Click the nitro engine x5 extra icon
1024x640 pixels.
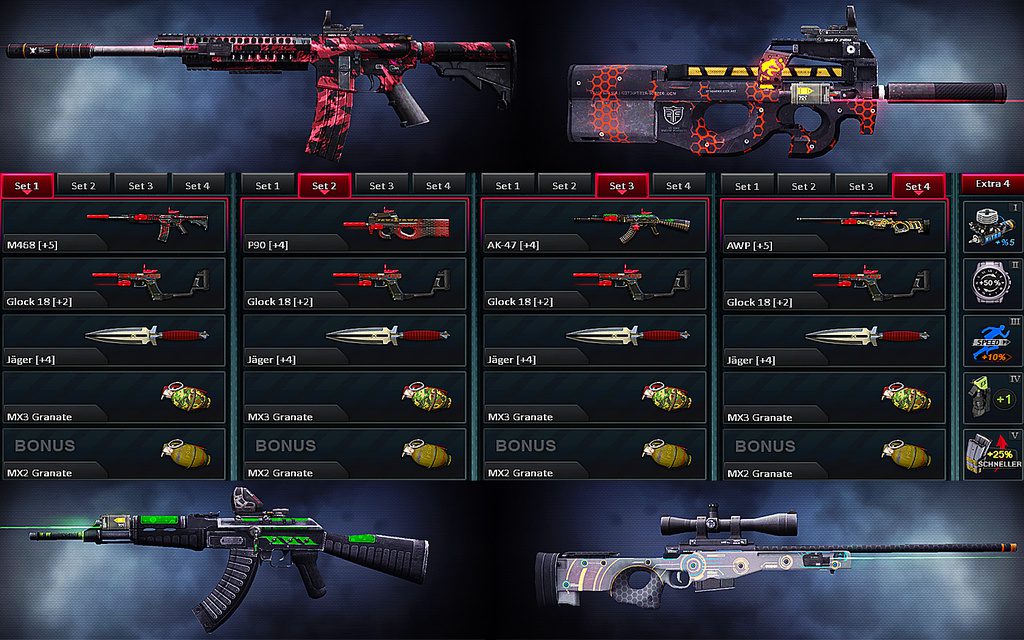(x=992, y=226)
